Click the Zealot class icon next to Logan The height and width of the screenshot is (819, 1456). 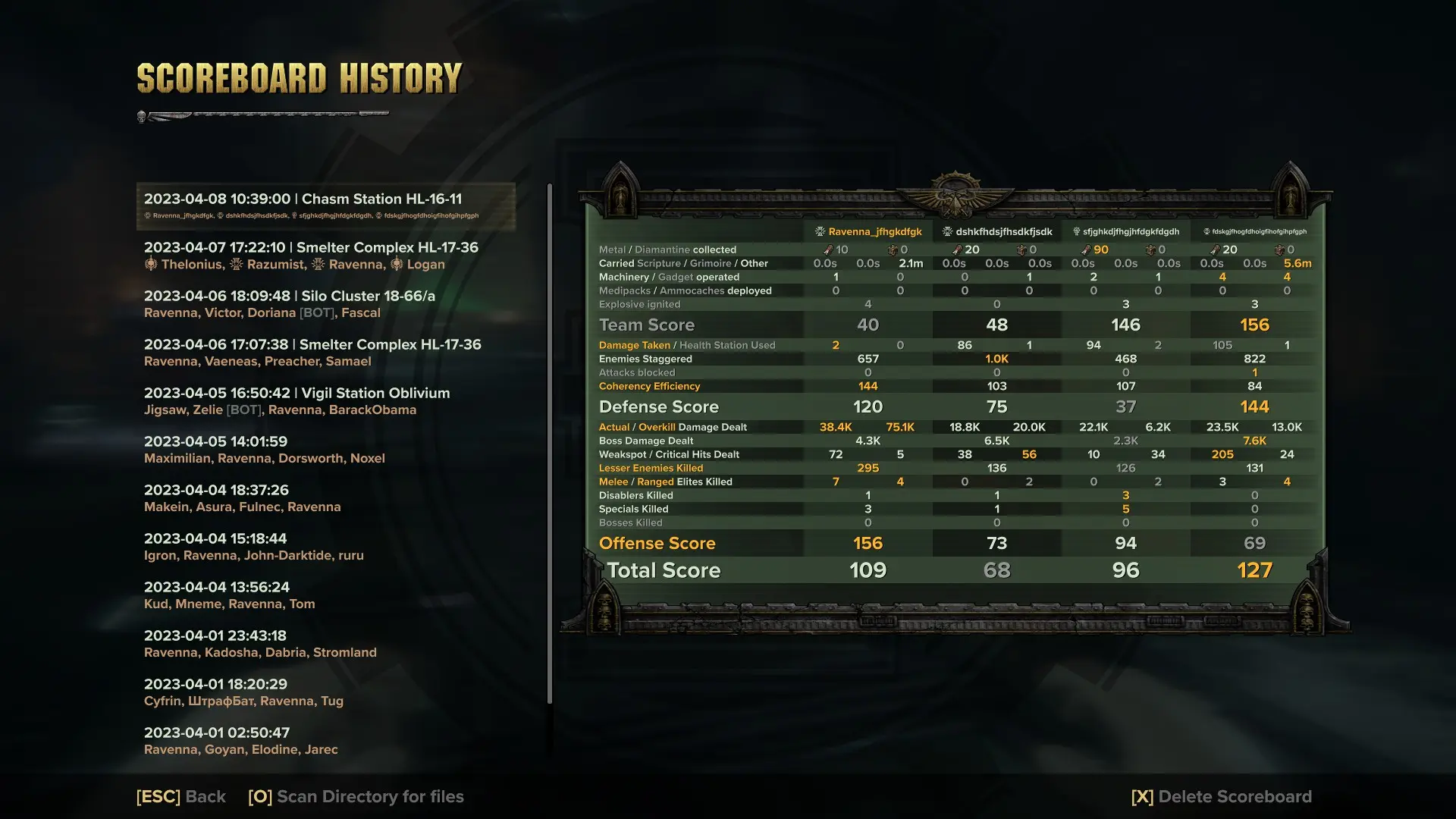[395, 264]
